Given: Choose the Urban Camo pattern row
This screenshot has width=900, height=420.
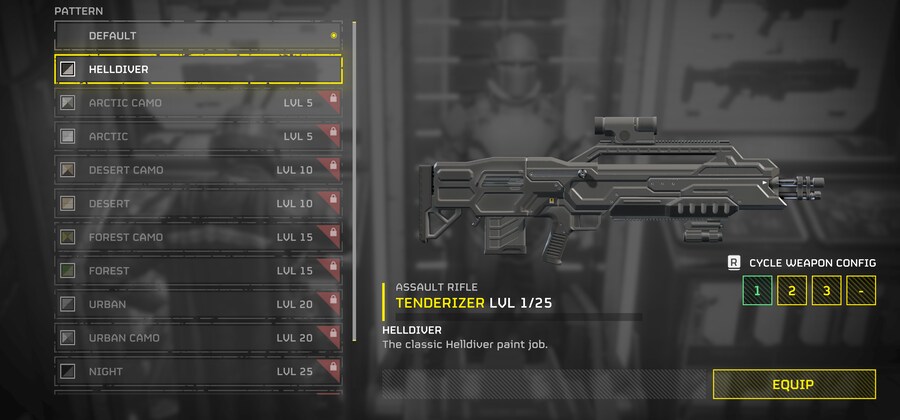Looking at the screenshot, I should point(197,338).
